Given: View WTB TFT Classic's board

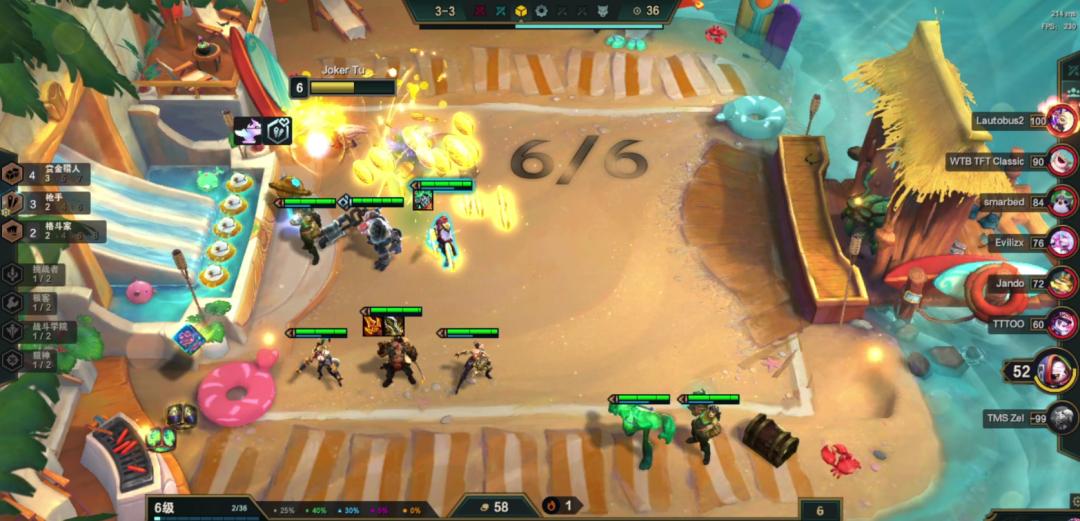Looking at the screenshot, I should pos(1062,161).
